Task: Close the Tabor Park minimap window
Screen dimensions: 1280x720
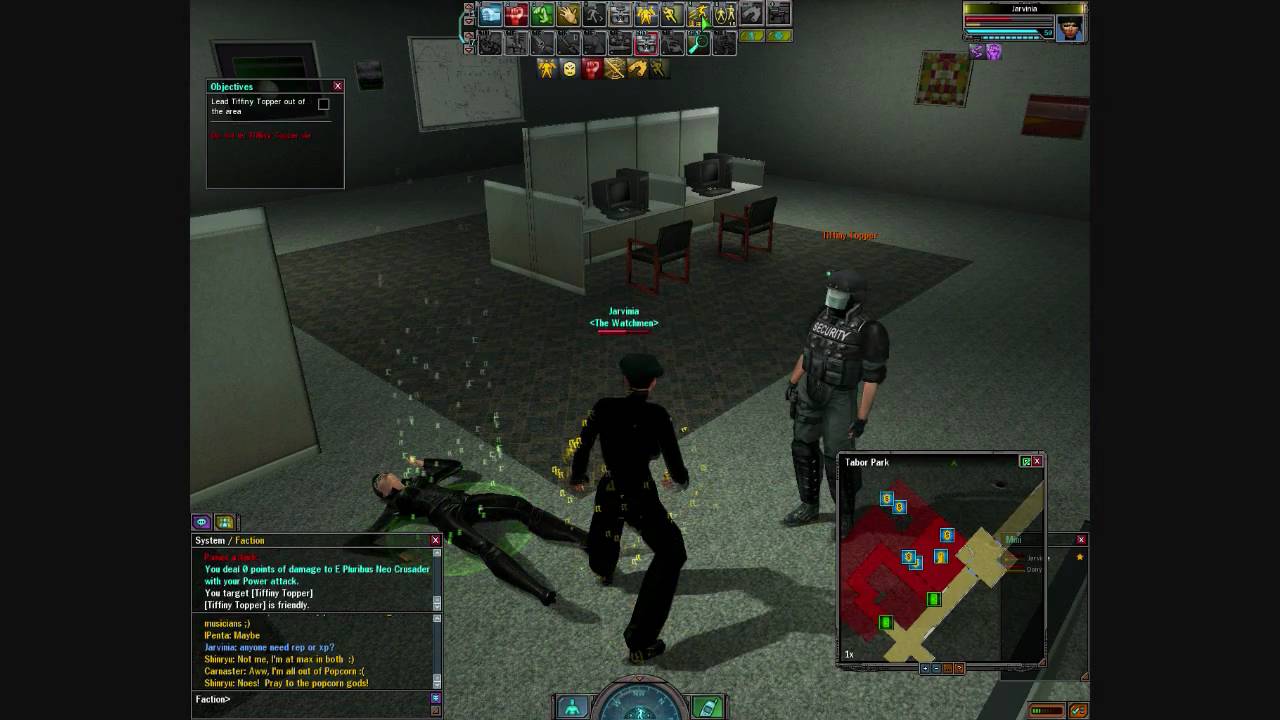Action: click(1037, 461)
